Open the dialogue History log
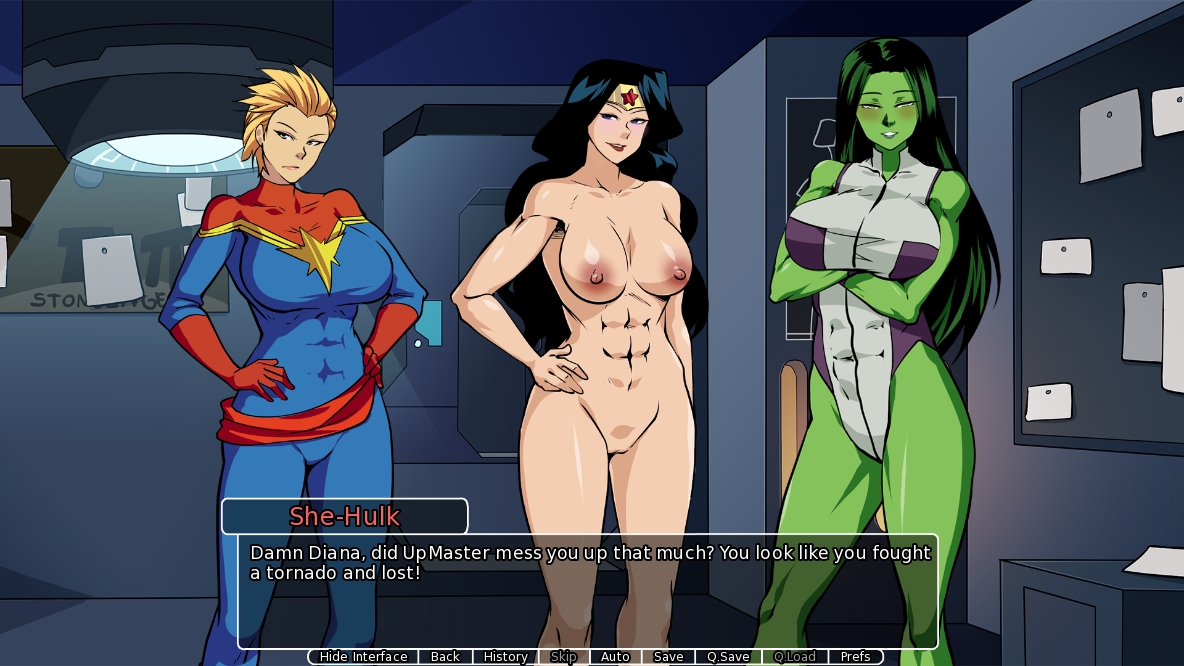This screenshot has width=1184, height=666. [x=505, y=657]
